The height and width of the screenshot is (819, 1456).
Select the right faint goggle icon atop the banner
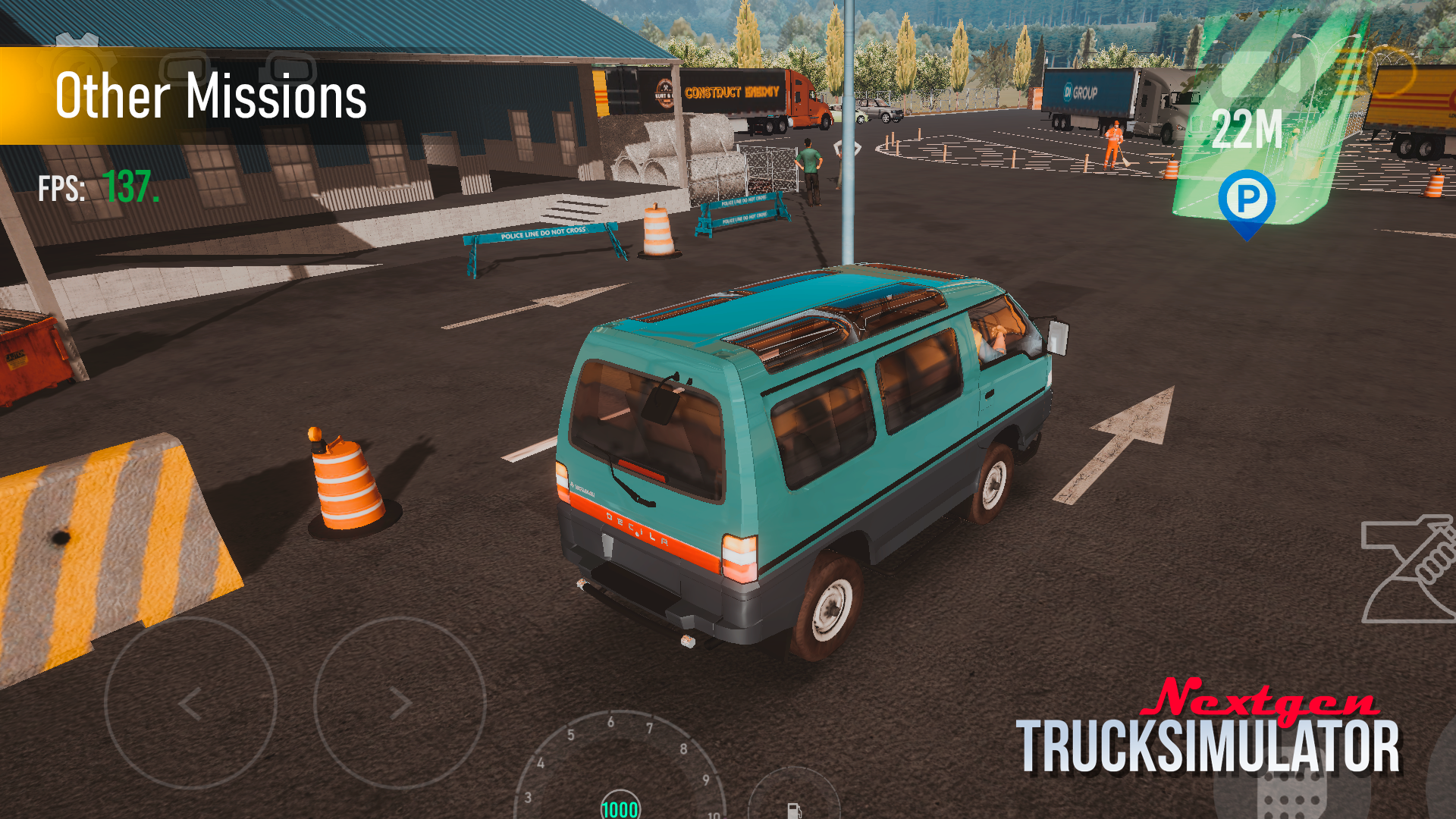coord(290,68)
